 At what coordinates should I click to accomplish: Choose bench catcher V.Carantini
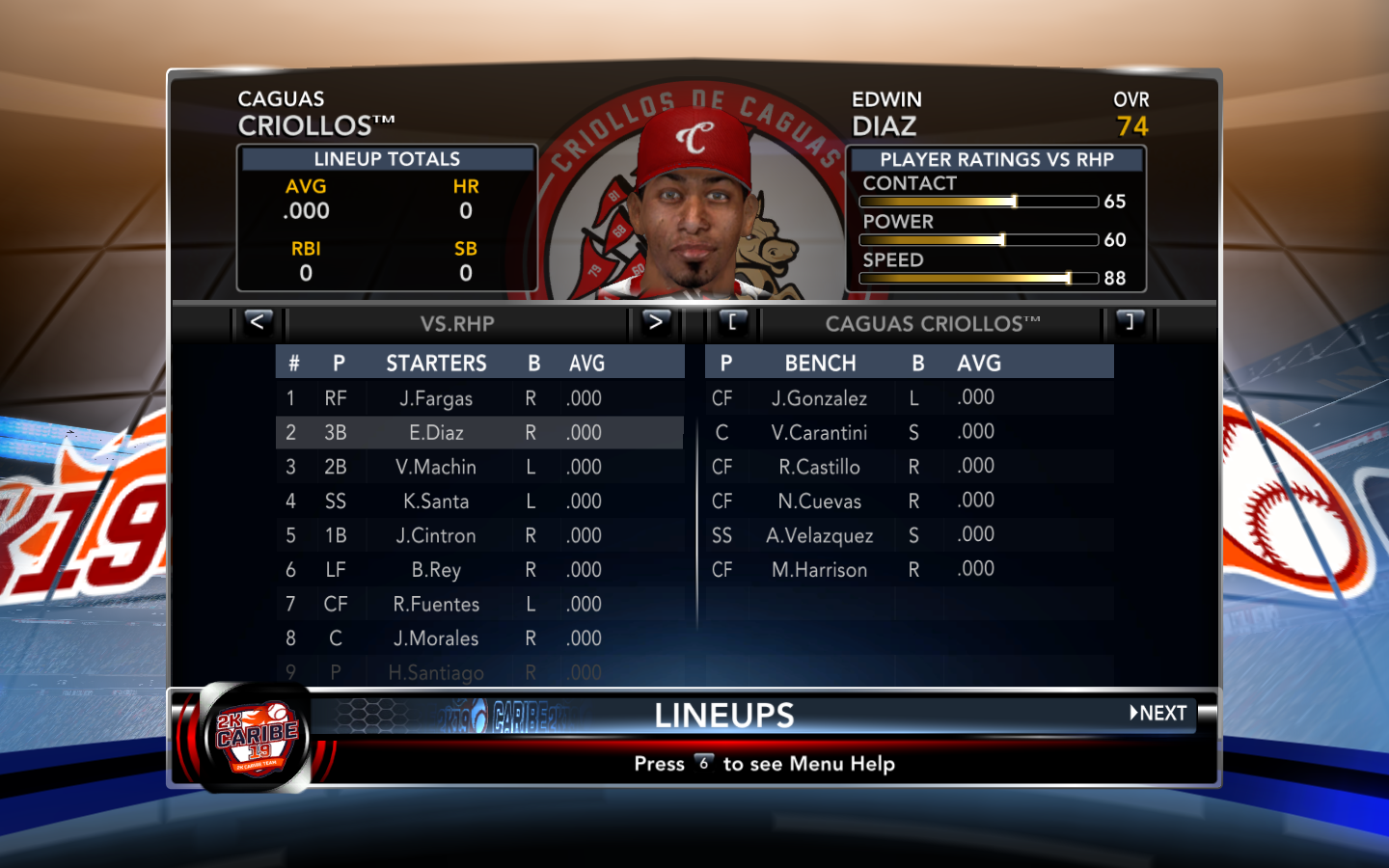[819, 433]
